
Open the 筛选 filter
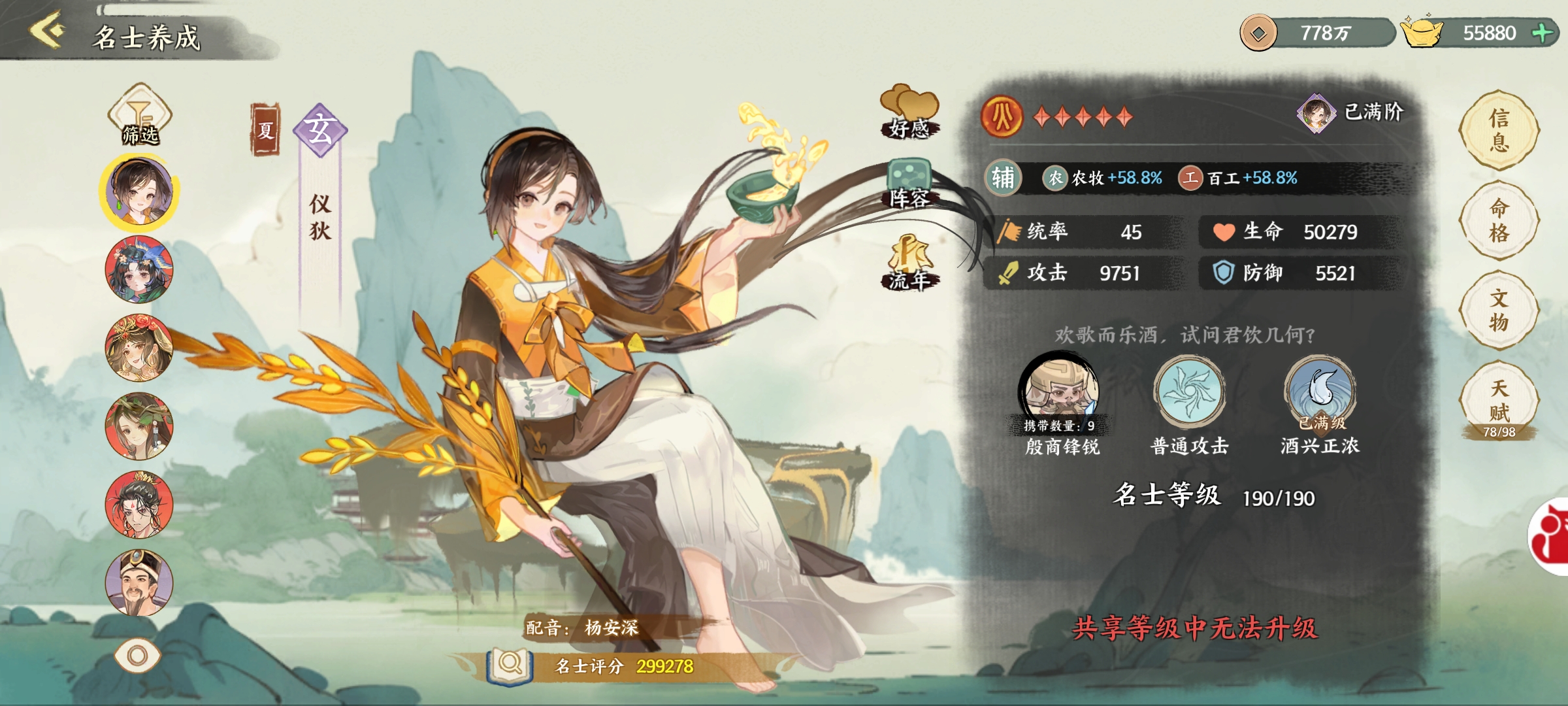pyautogui.click(x=140, y=115)
